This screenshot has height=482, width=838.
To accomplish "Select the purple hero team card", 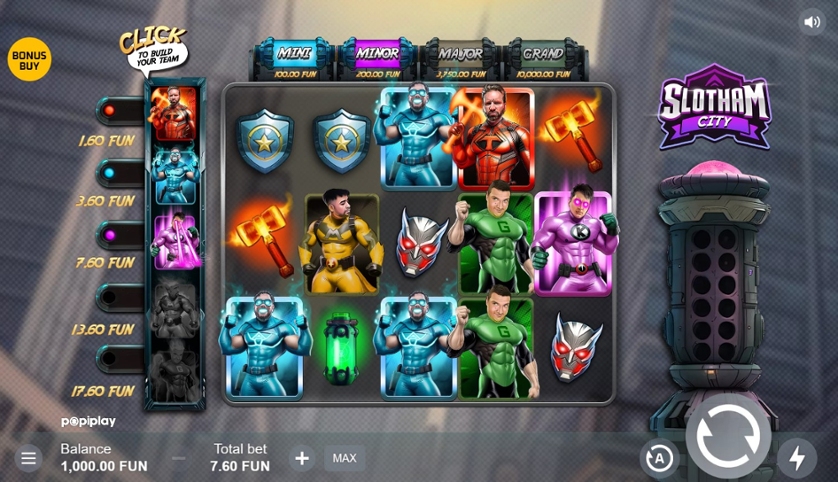I will [x=173, y=239].
